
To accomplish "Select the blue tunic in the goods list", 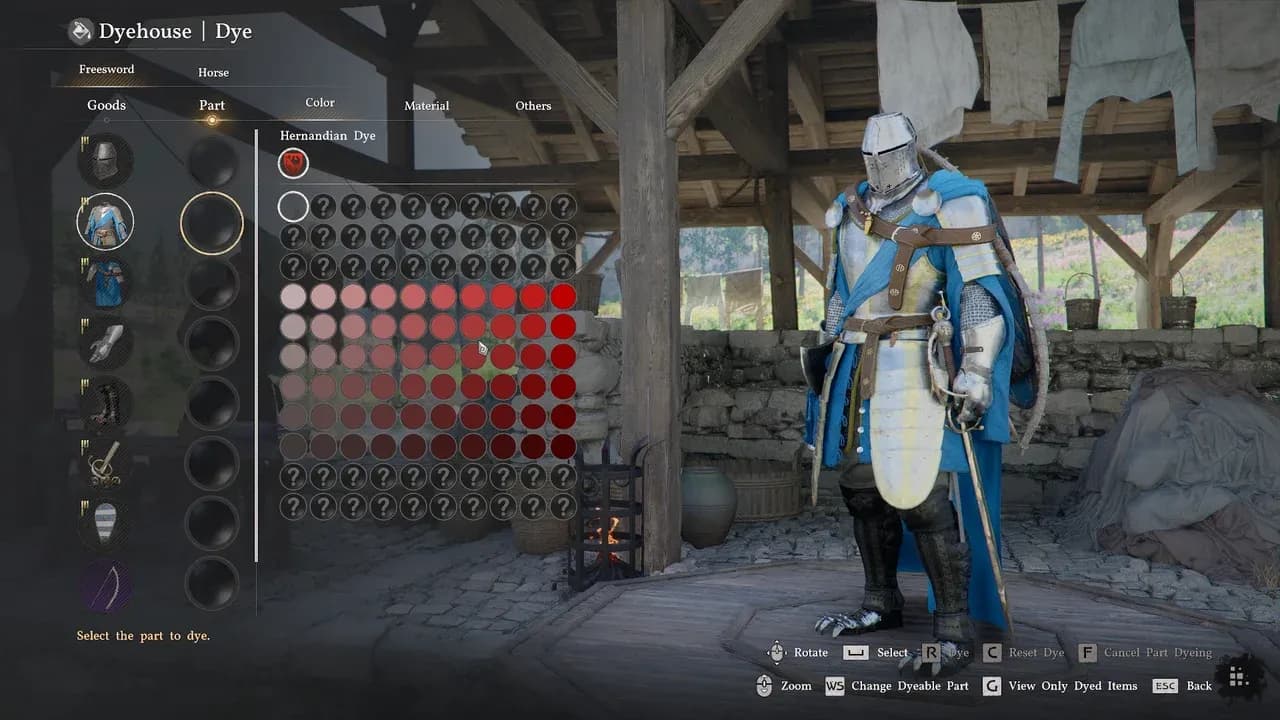I will [x=105, y=222].
